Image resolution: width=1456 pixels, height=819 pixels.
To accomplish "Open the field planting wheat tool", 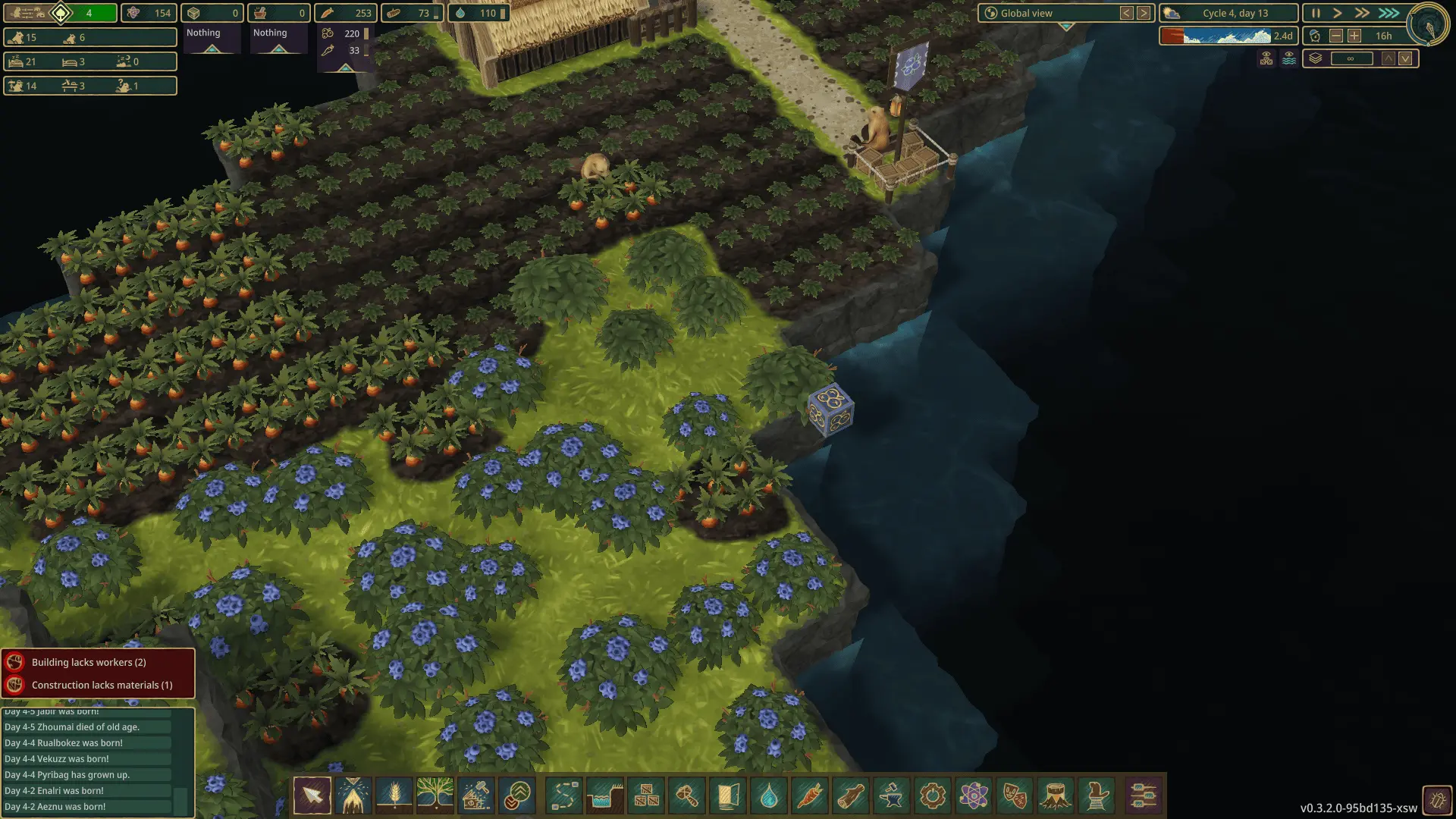I will pyautogui.click(x=394, y=795).
